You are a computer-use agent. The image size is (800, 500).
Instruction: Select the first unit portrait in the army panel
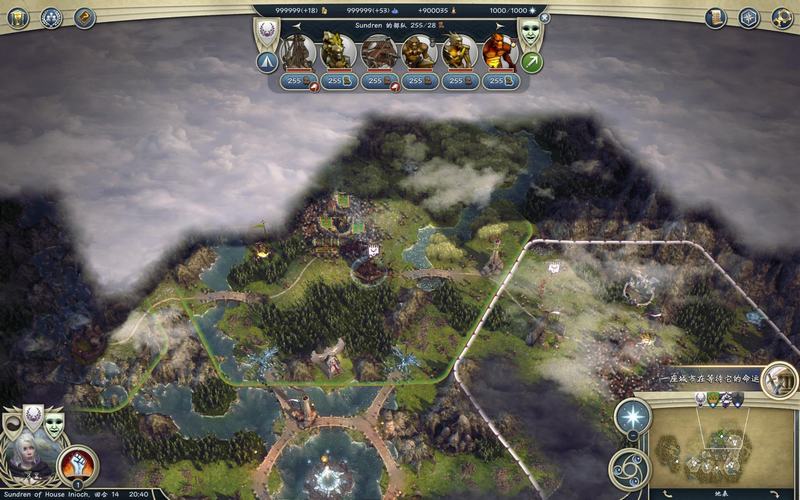(x=297, y=52)
